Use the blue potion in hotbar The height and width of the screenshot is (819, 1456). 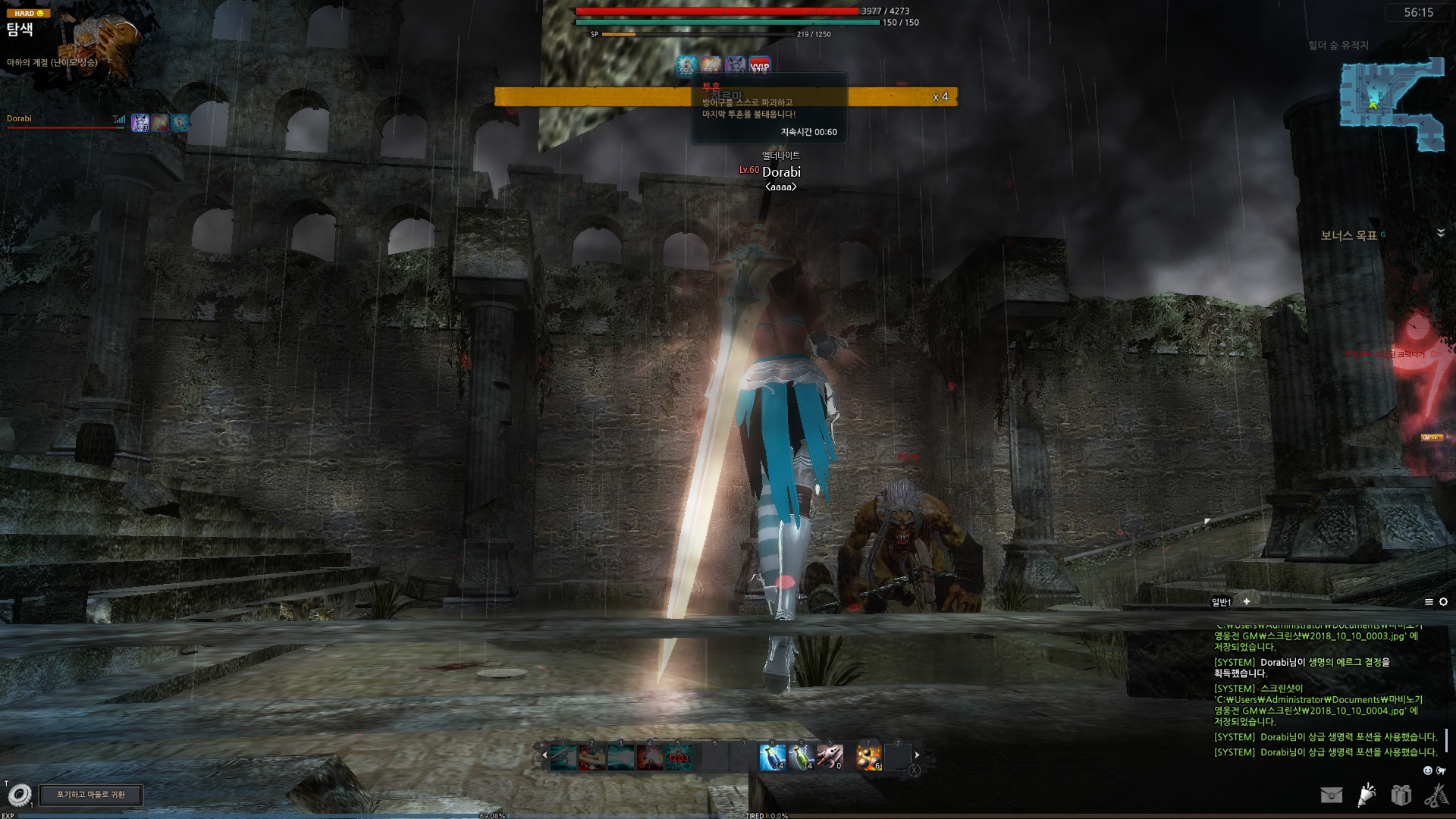772,757
